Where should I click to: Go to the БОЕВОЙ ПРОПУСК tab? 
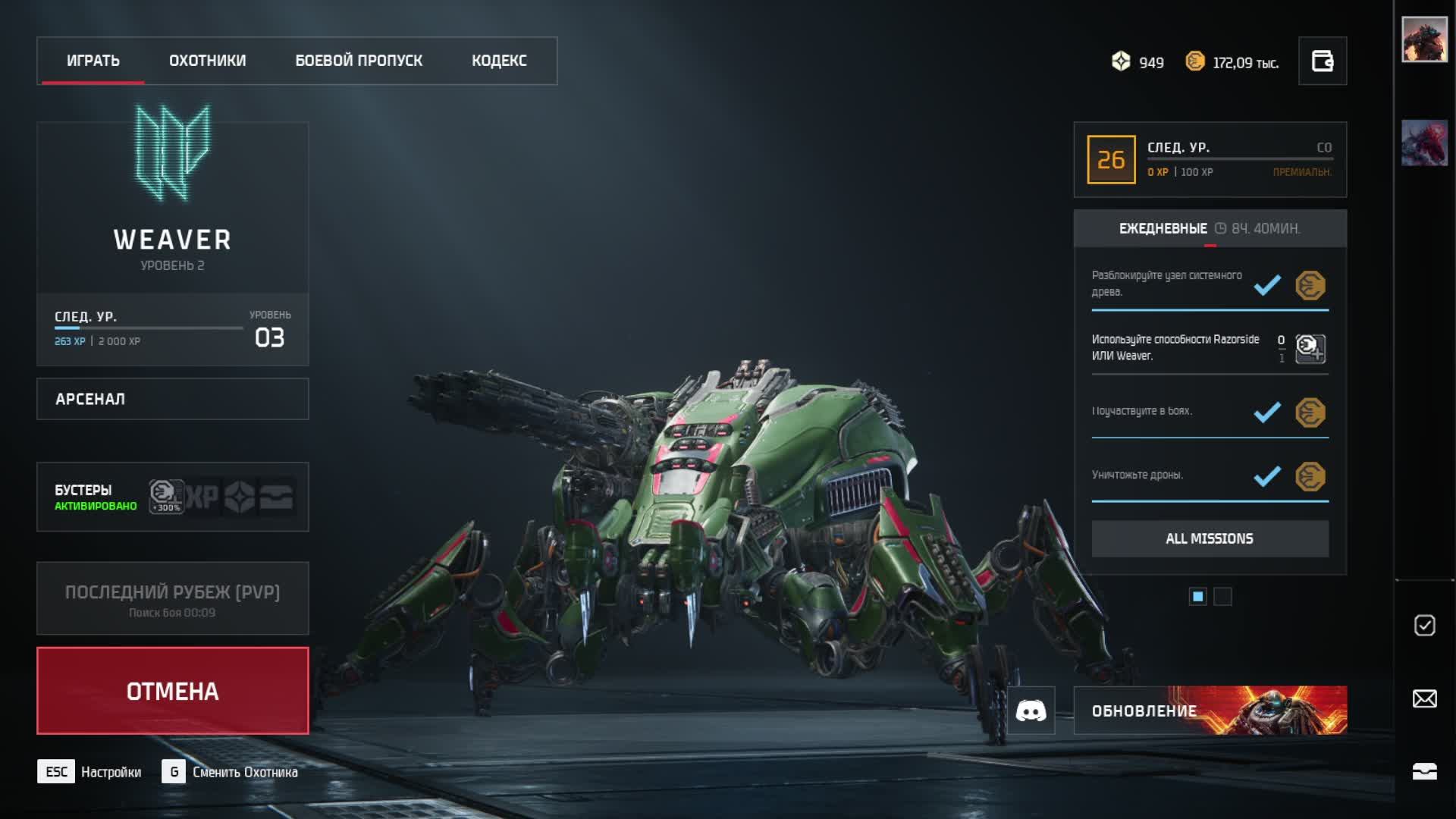(x=359, y=61)
